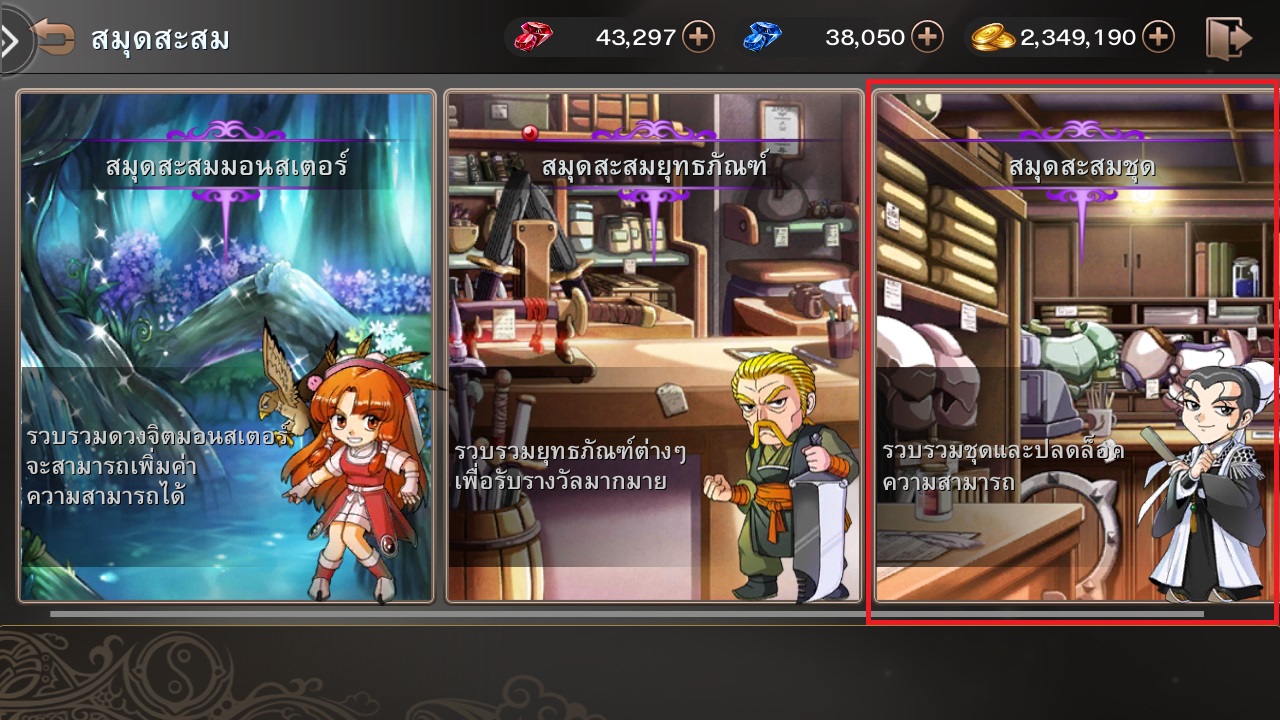Exit through the door icon
1280x720 pixels.
[x=1228, y=38]
